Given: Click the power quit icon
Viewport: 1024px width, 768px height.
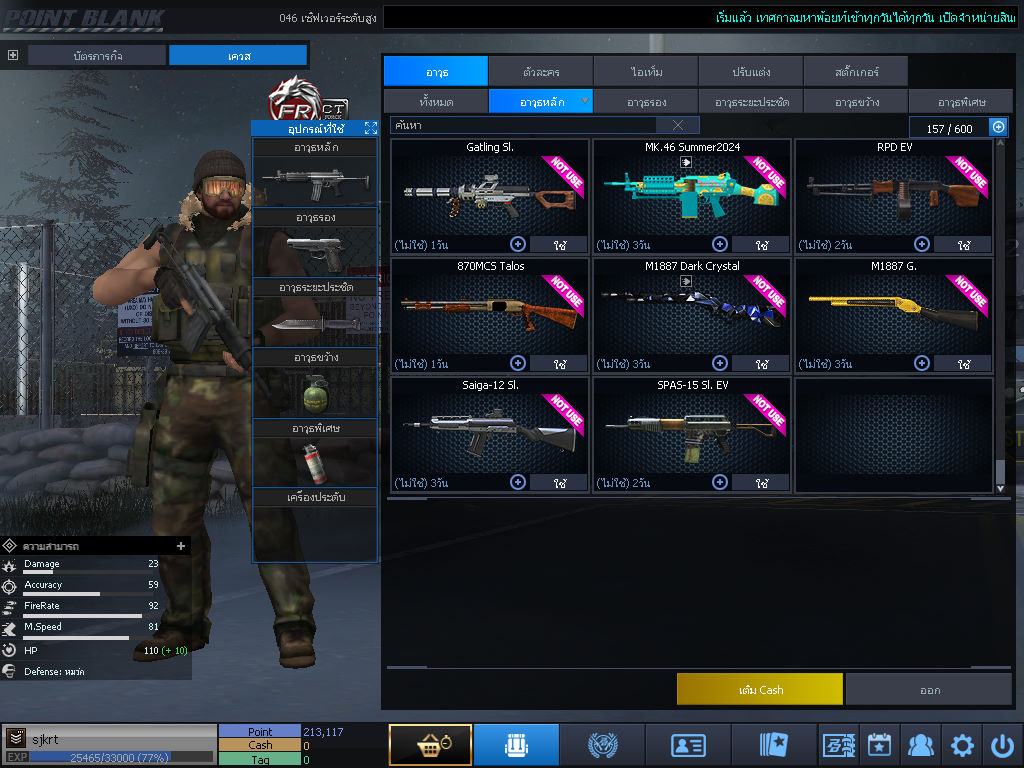Looking at the screenshot, I should [1002, 745].
